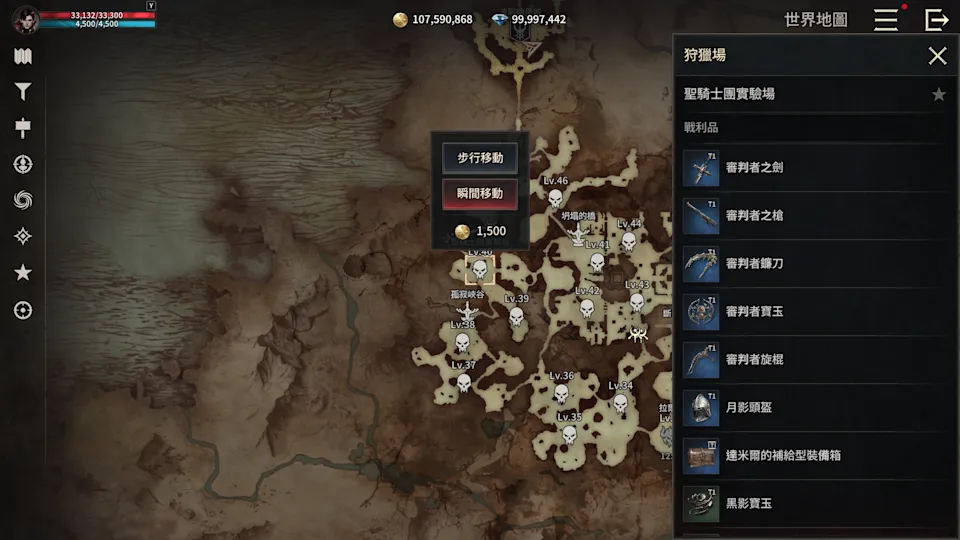Image resolution: width=960 pixels, height=540 pixels.
Task: Open 達米爾的補給型裝備箱 loot entry
Action: click(810, 456)
